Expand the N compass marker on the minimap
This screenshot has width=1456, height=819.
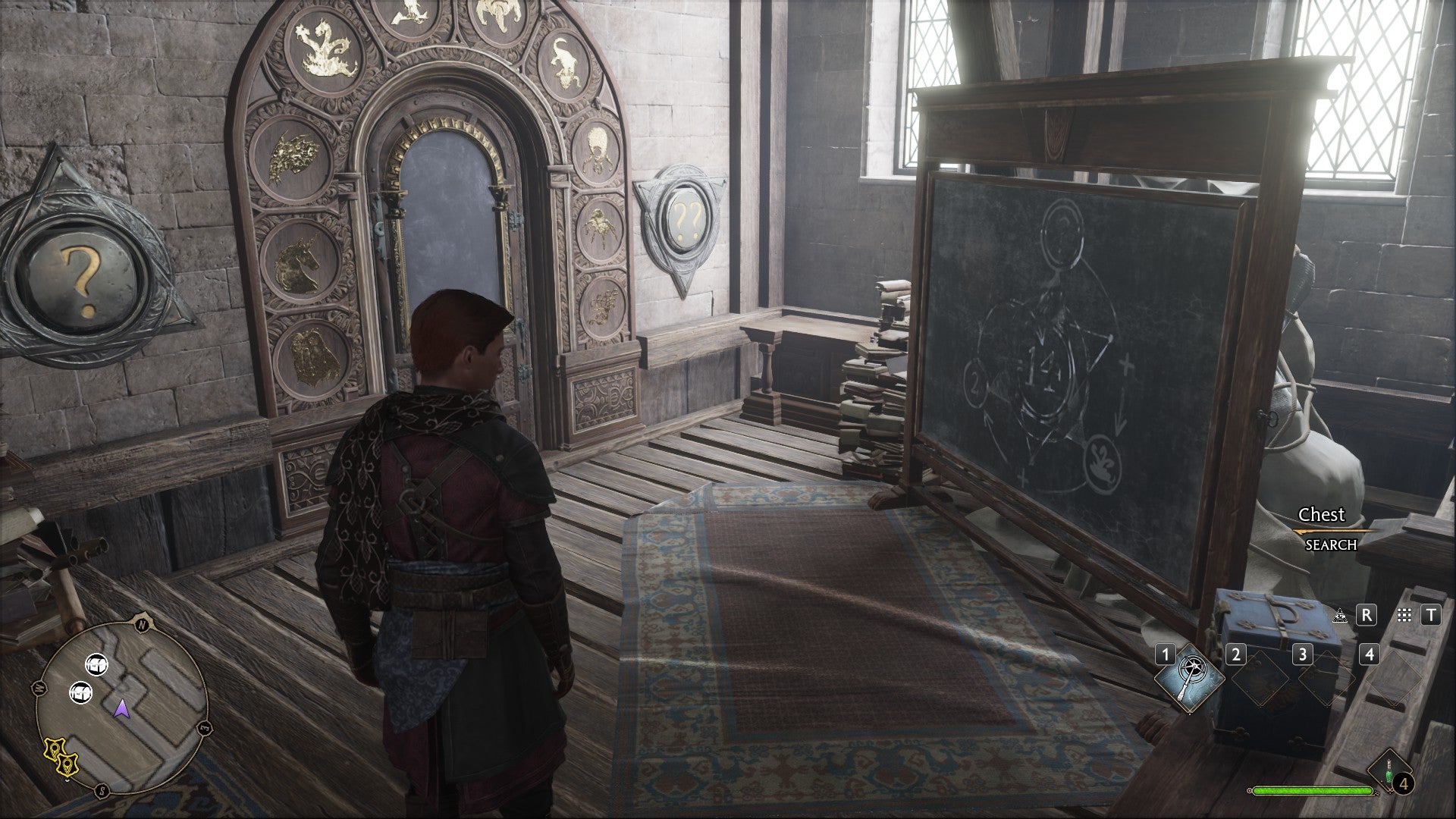pos(143,625)
